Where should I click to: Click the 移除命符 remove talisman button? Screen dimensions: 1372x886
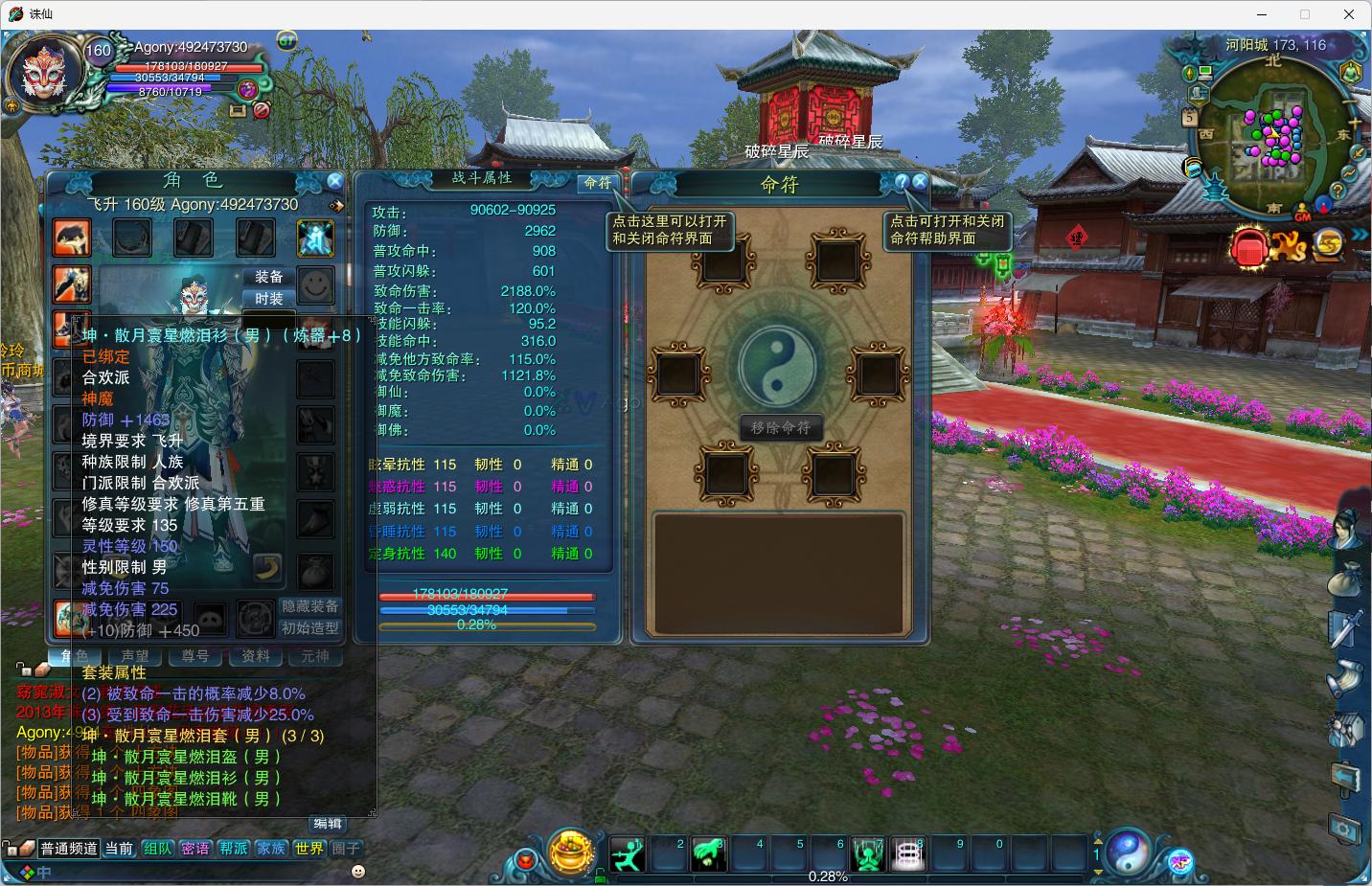[781, 427]
